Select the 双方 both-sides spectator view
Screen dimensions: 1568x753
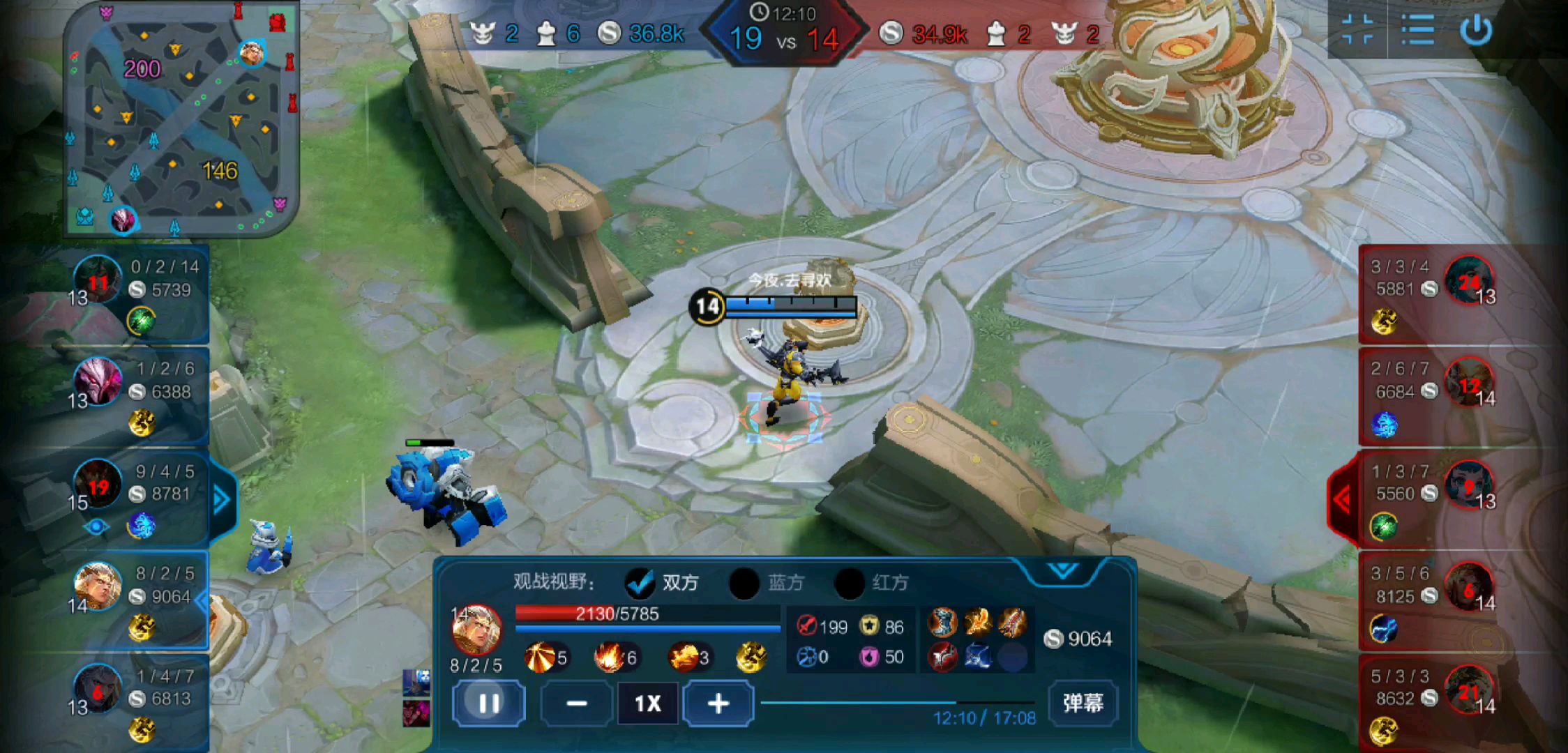[x=640, y=583]
